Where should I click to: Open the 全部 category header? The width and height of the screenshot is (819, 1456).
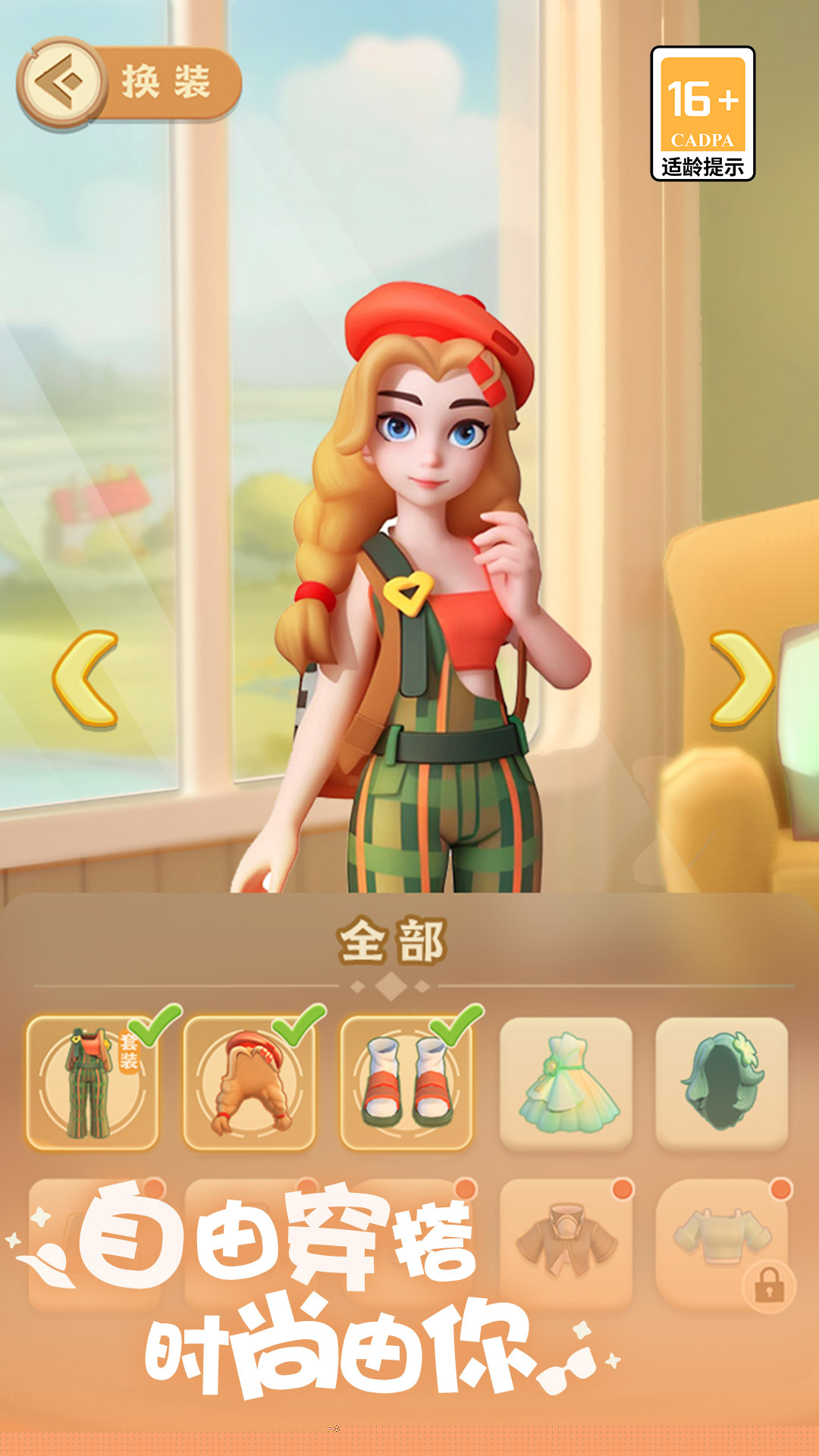pyautogui.click(x=391, y=942)
